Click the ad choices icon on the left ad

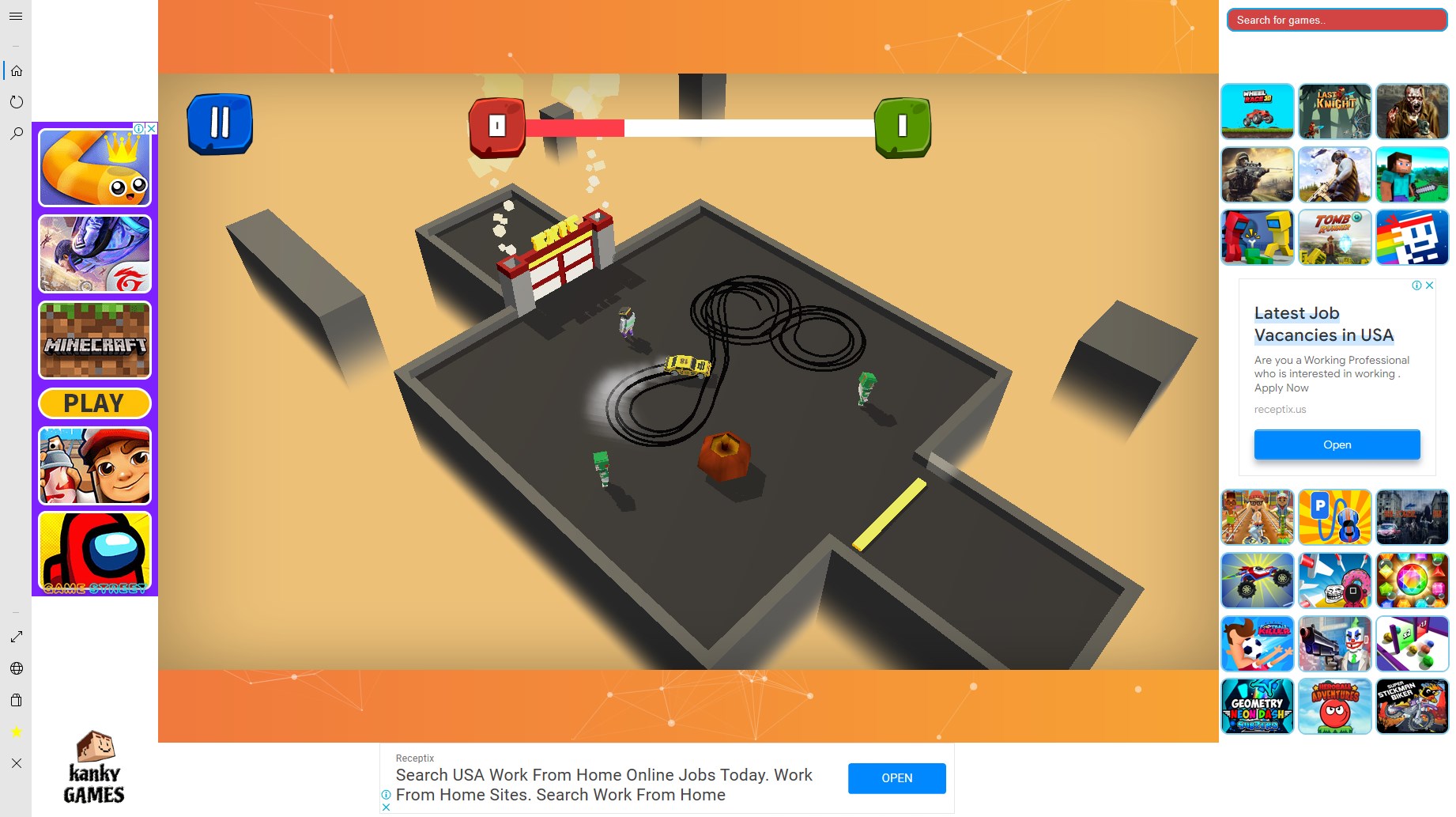point(140,128)
